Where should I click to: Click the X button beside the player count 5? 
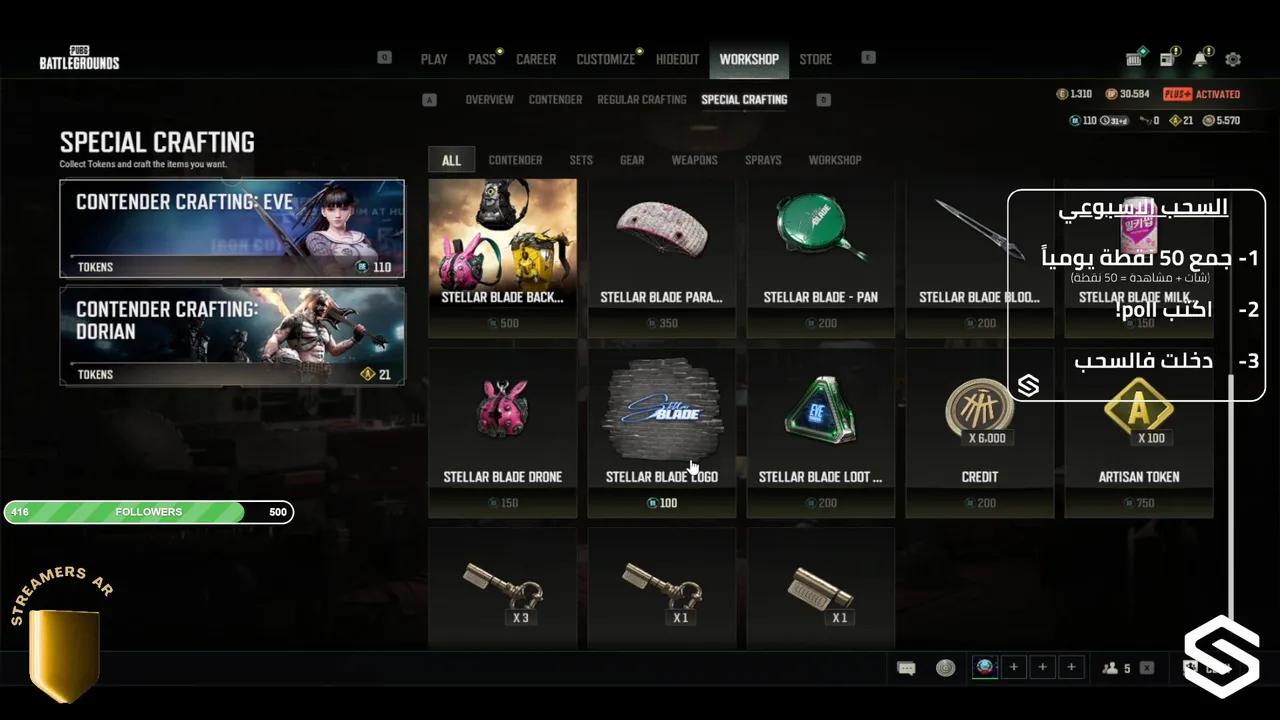(1146, 667)
